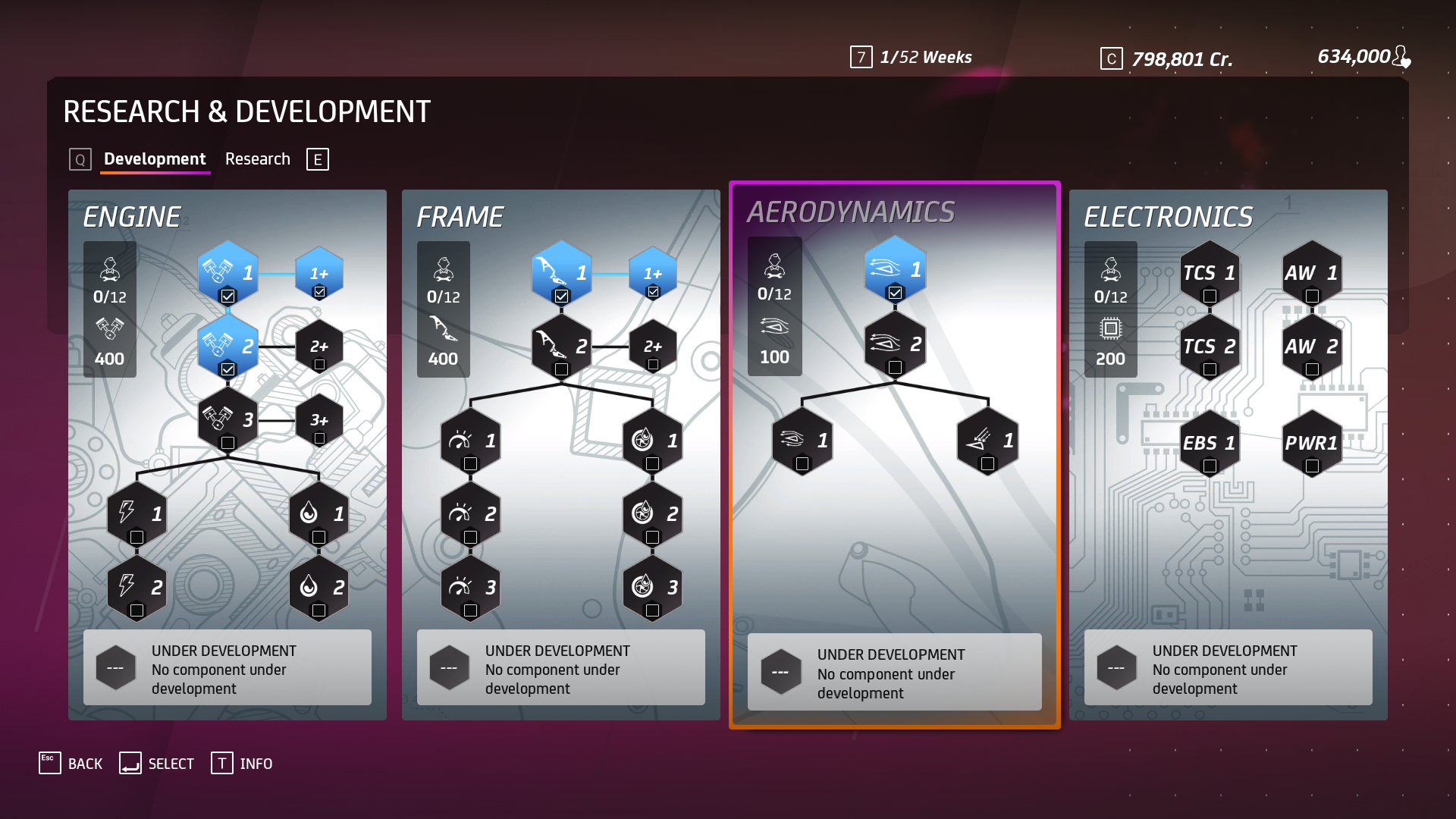Choose the AW 2 electronics node
The width and height of the screenshot is (1456, 819).
1312,348
